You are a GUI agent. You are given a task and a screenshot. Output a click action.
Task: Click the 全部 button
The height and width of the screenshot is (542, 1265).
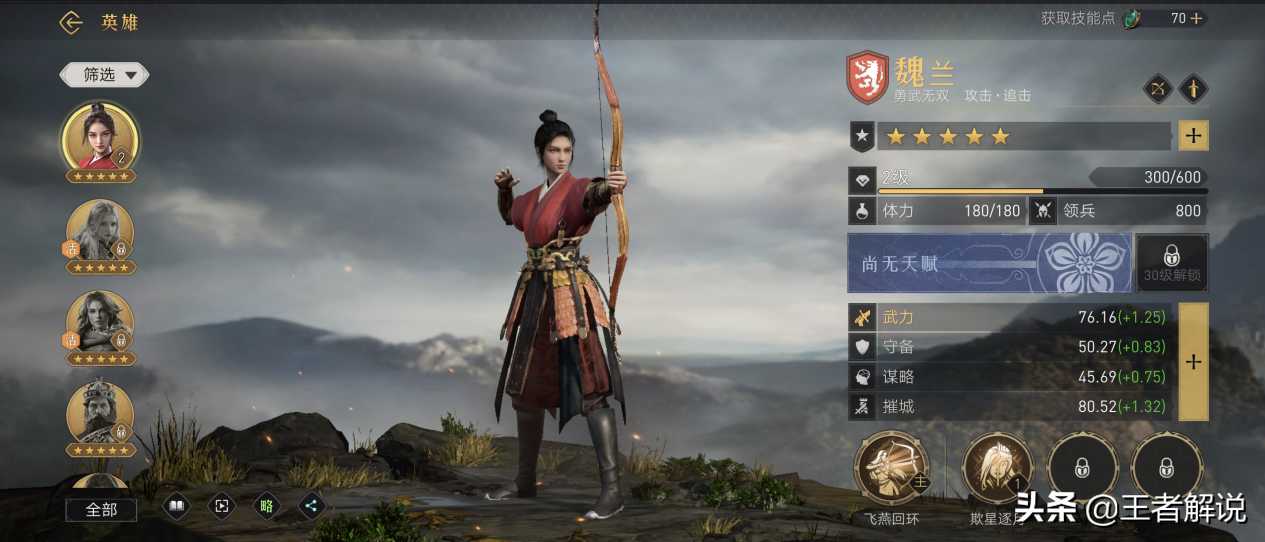(x=101, y=509)
